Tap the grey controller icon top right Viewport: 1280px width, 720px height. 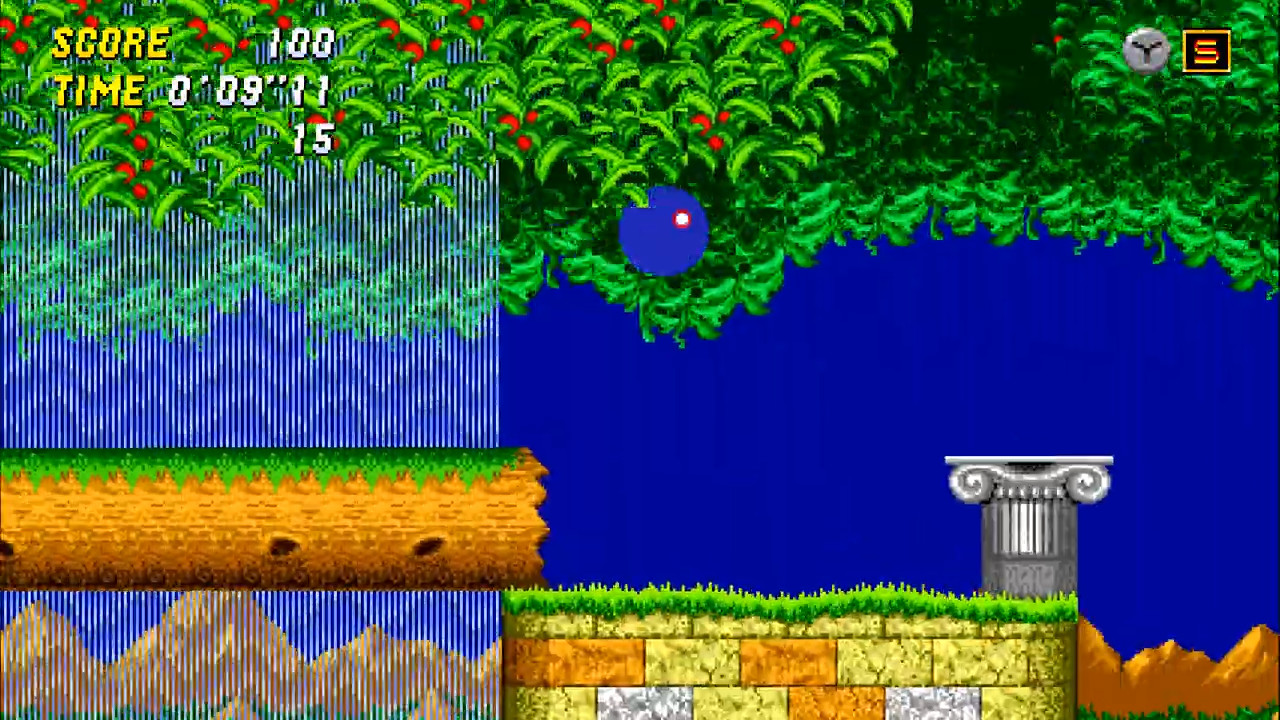[1146, 51]
